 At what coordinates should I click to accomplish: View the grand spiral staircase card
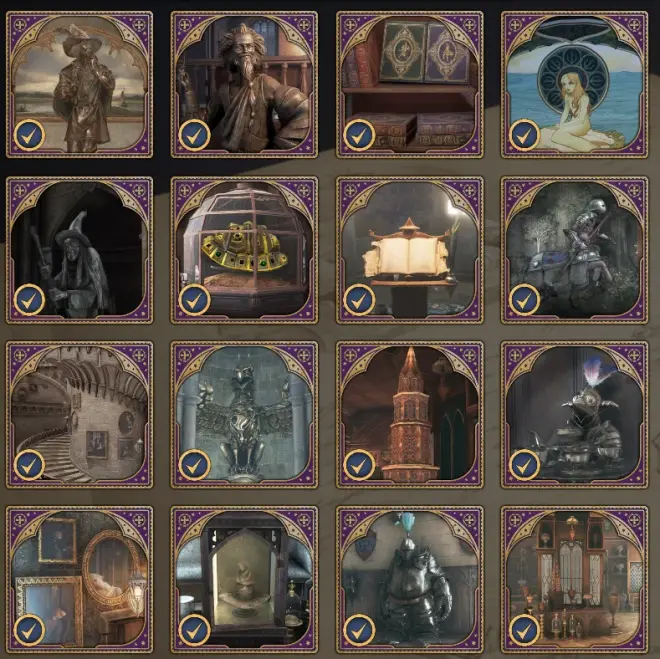80,415
